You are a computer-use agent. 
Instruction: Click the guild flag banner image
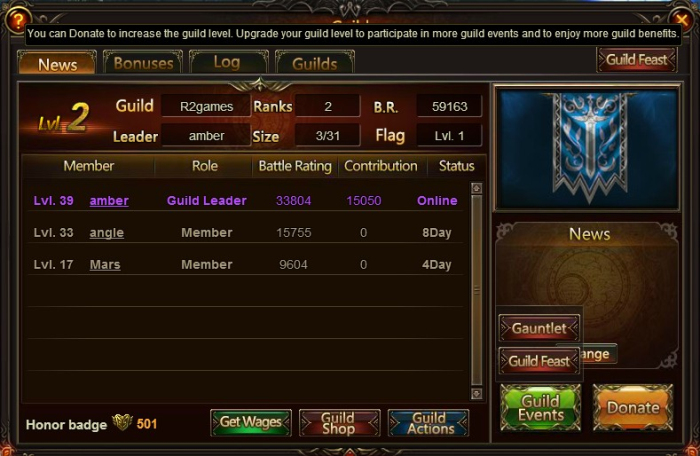point(588,148)
